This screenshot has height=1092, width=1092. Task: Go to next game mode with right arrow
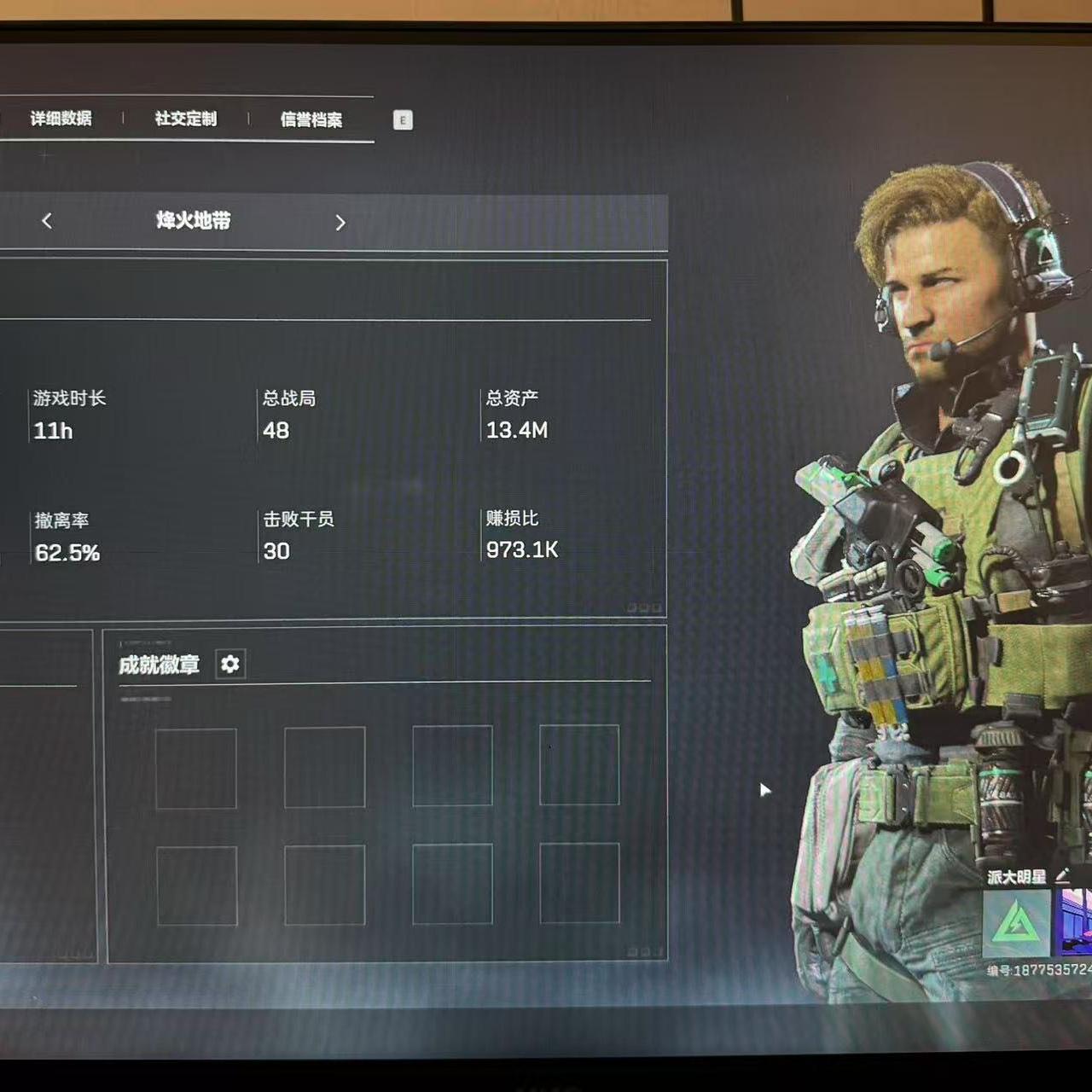pos(340,223)
